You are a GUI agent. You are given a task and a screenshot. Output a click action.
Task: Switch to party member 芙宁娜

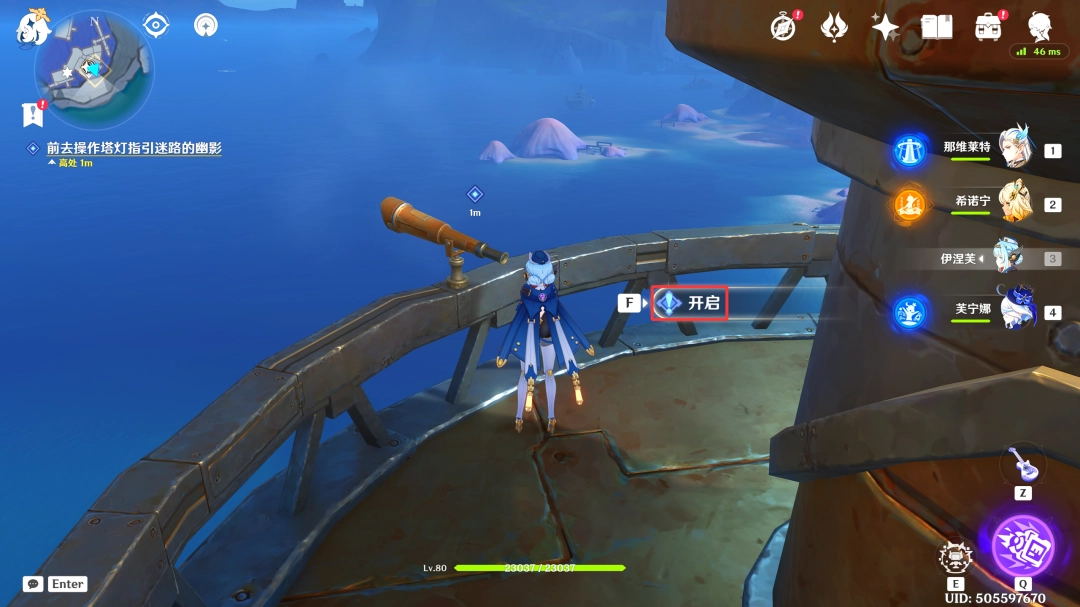click(x=1014, y=311)
